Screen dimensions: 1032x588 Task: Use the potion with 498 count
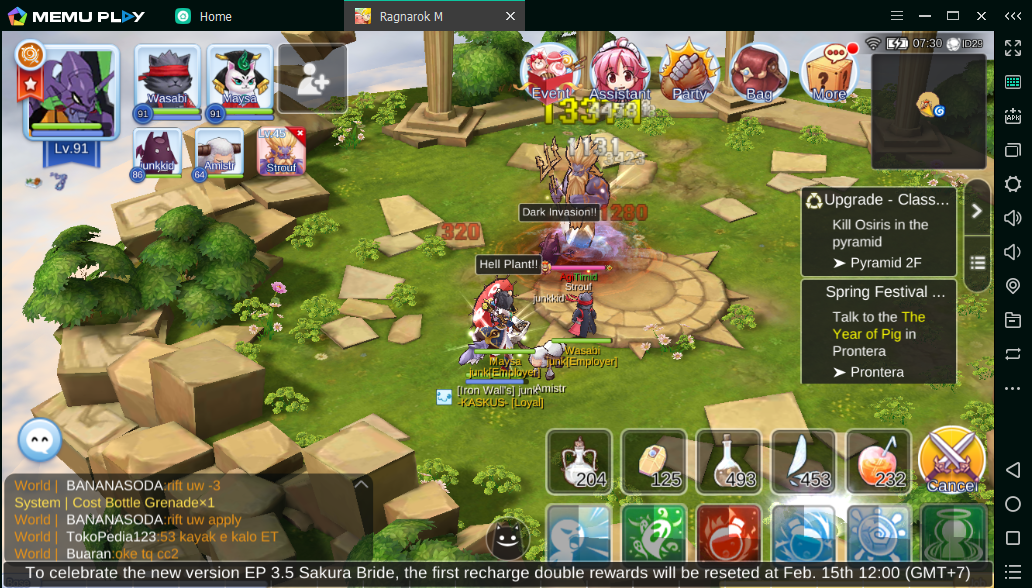(x=729, y=462)
